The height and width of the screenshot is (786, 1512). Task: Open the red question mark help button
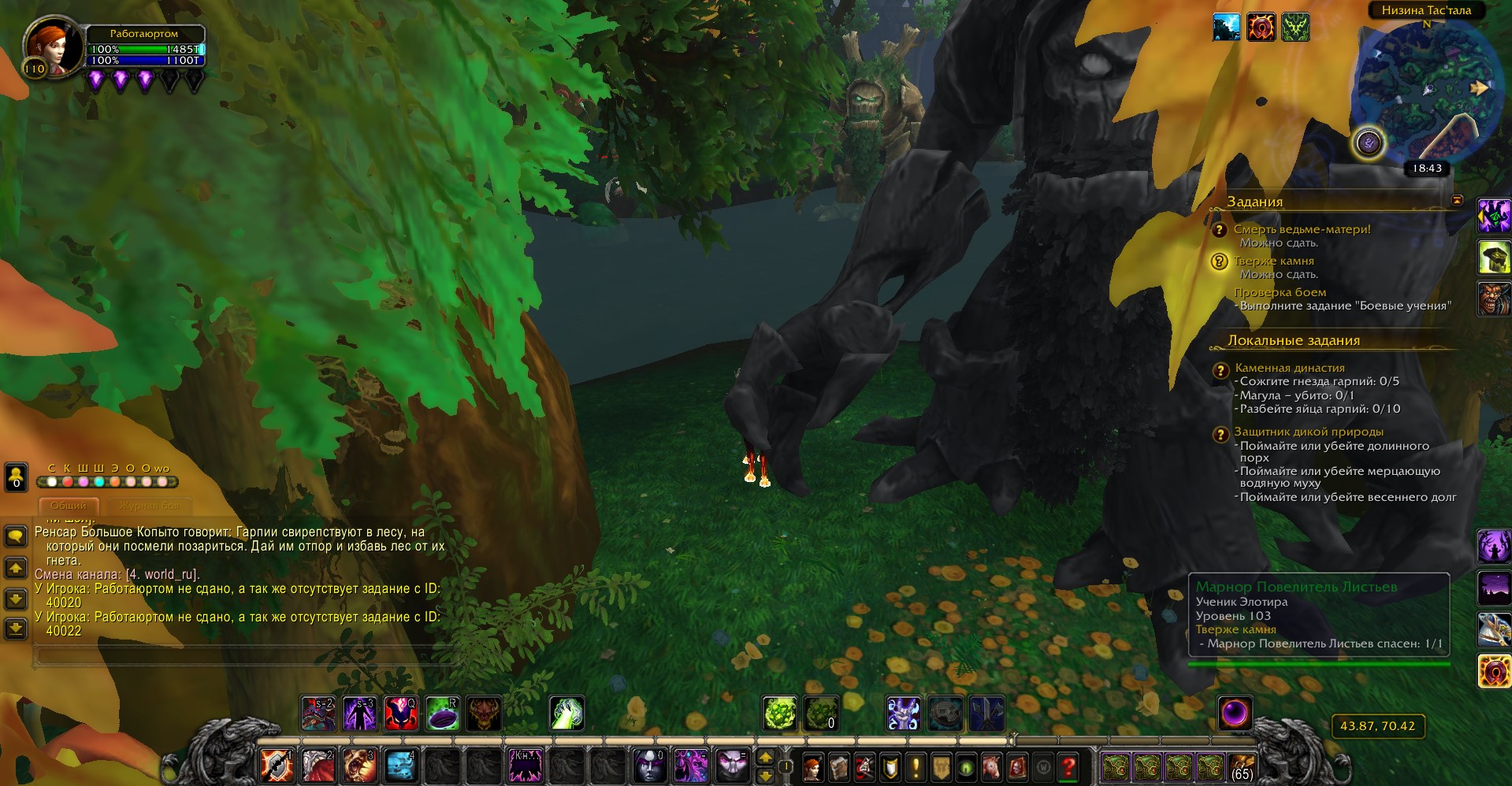pos(1068,766)
